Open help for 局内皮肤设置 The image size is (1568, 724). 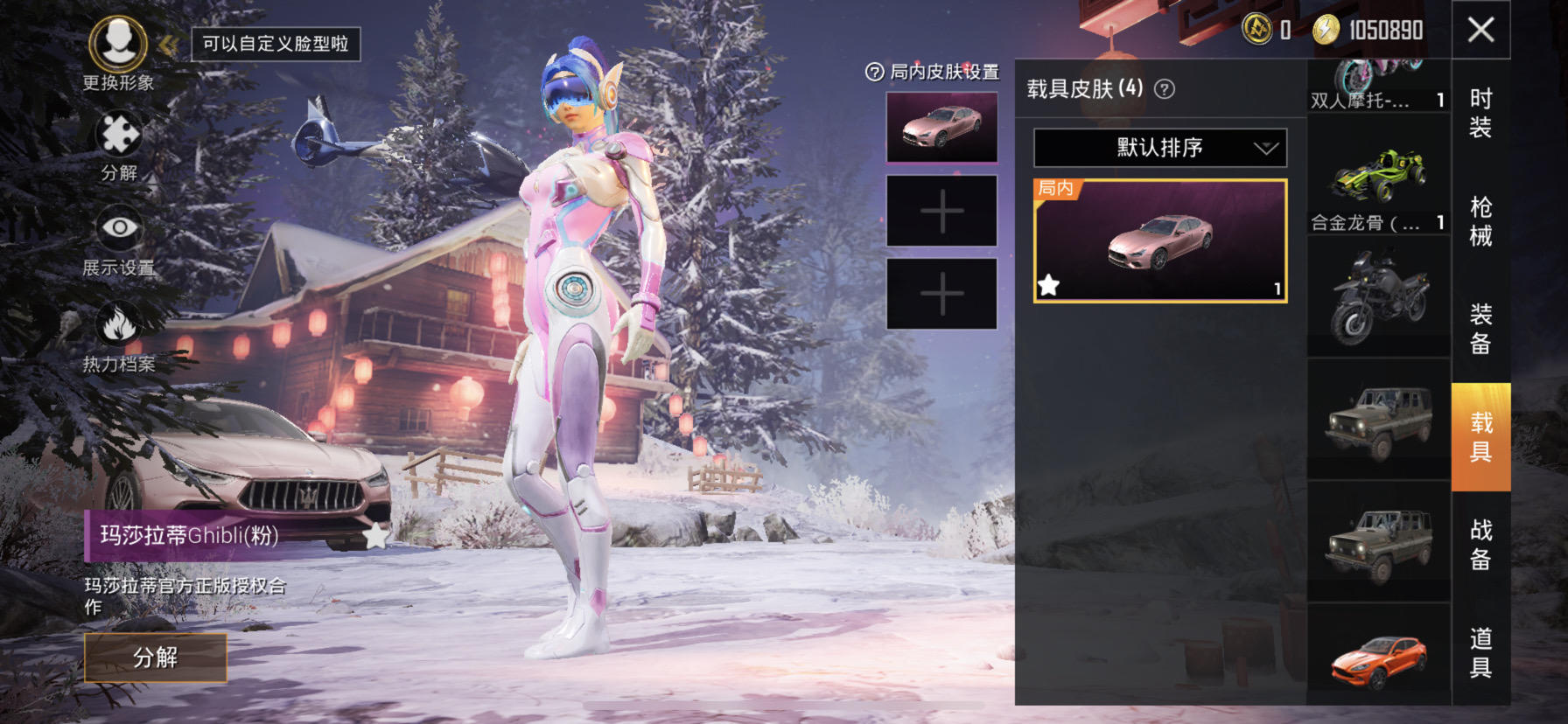tap(874, 73)
